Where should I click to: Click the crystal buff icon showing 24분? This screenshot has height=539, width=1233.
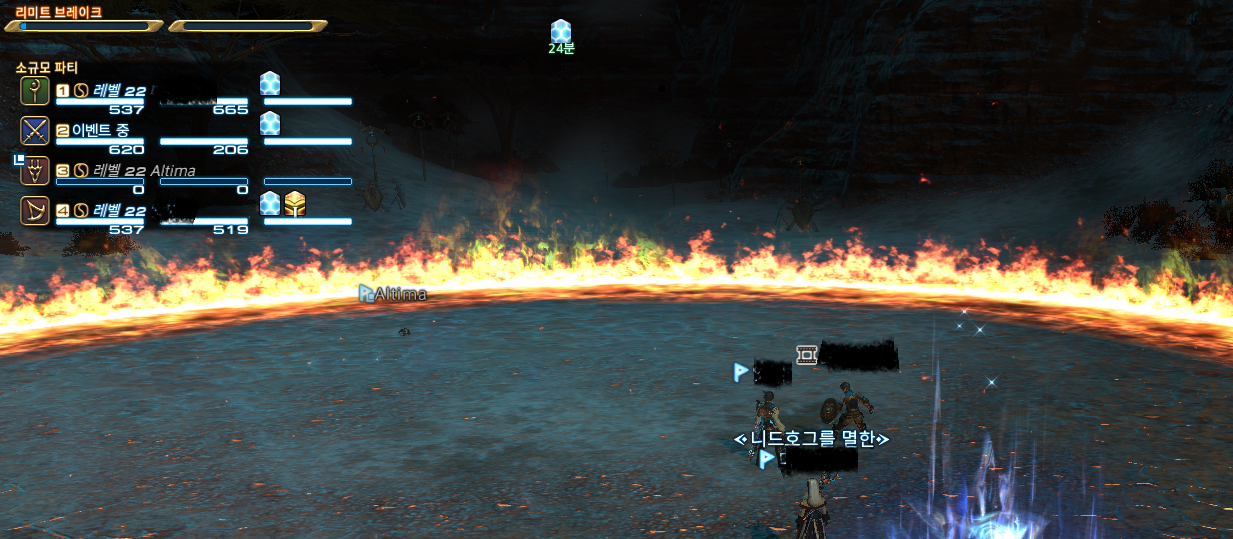point(561,31)
